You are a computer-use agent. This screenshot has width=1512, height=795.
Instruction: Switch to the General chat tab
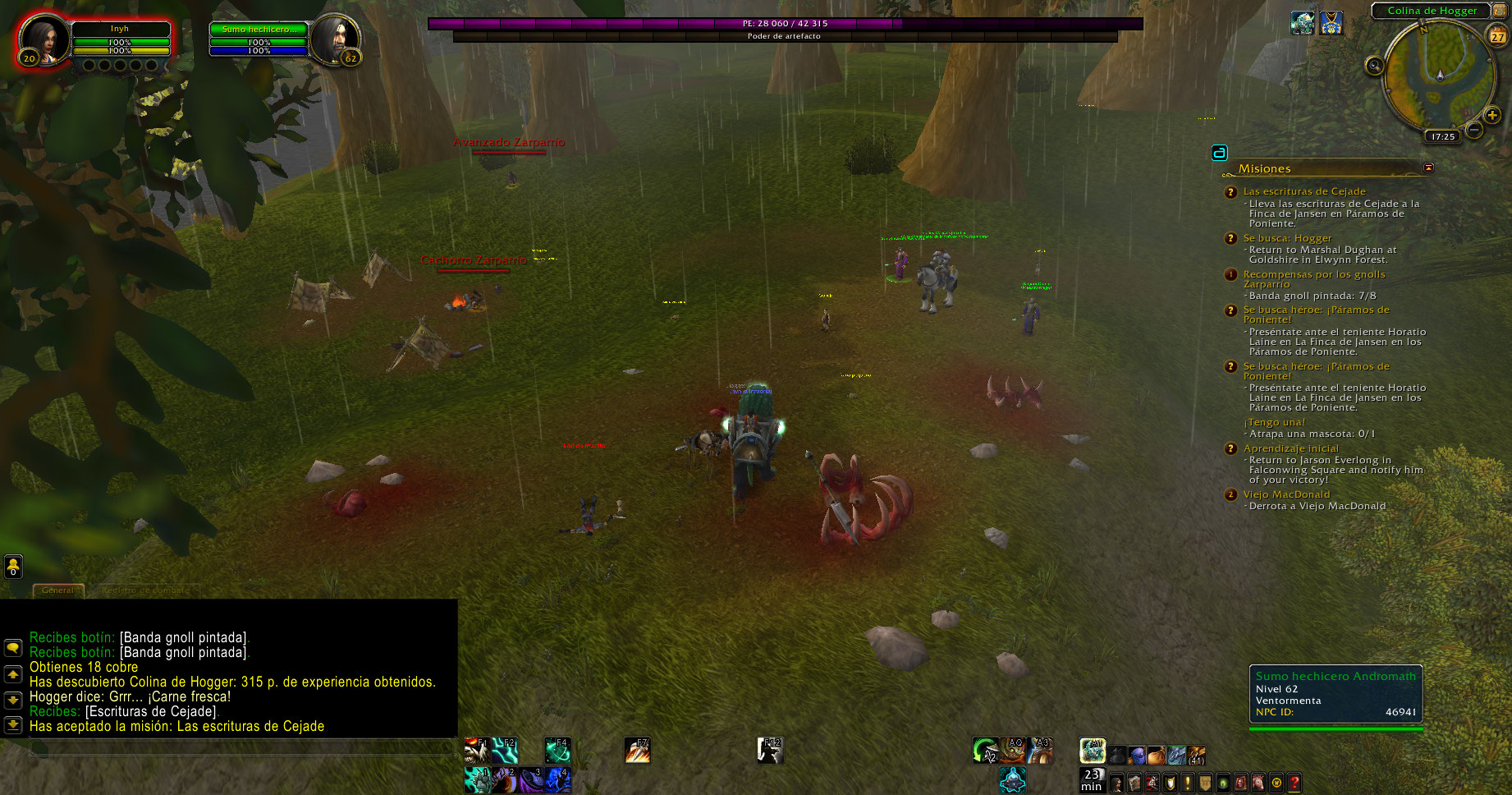click(57, 590)
